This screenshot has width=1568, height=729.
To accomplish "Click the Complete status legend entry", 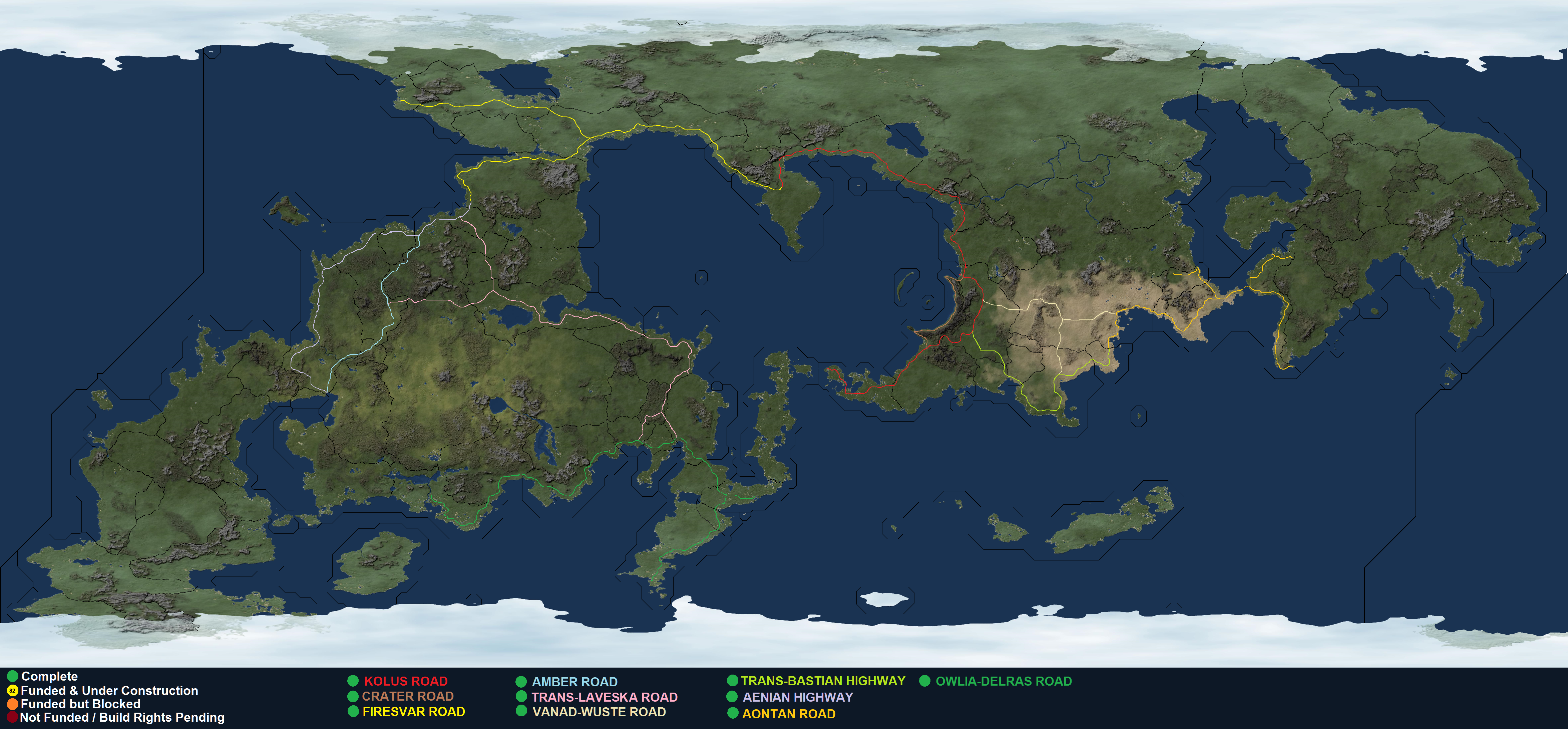I will [x=49, y=676].
